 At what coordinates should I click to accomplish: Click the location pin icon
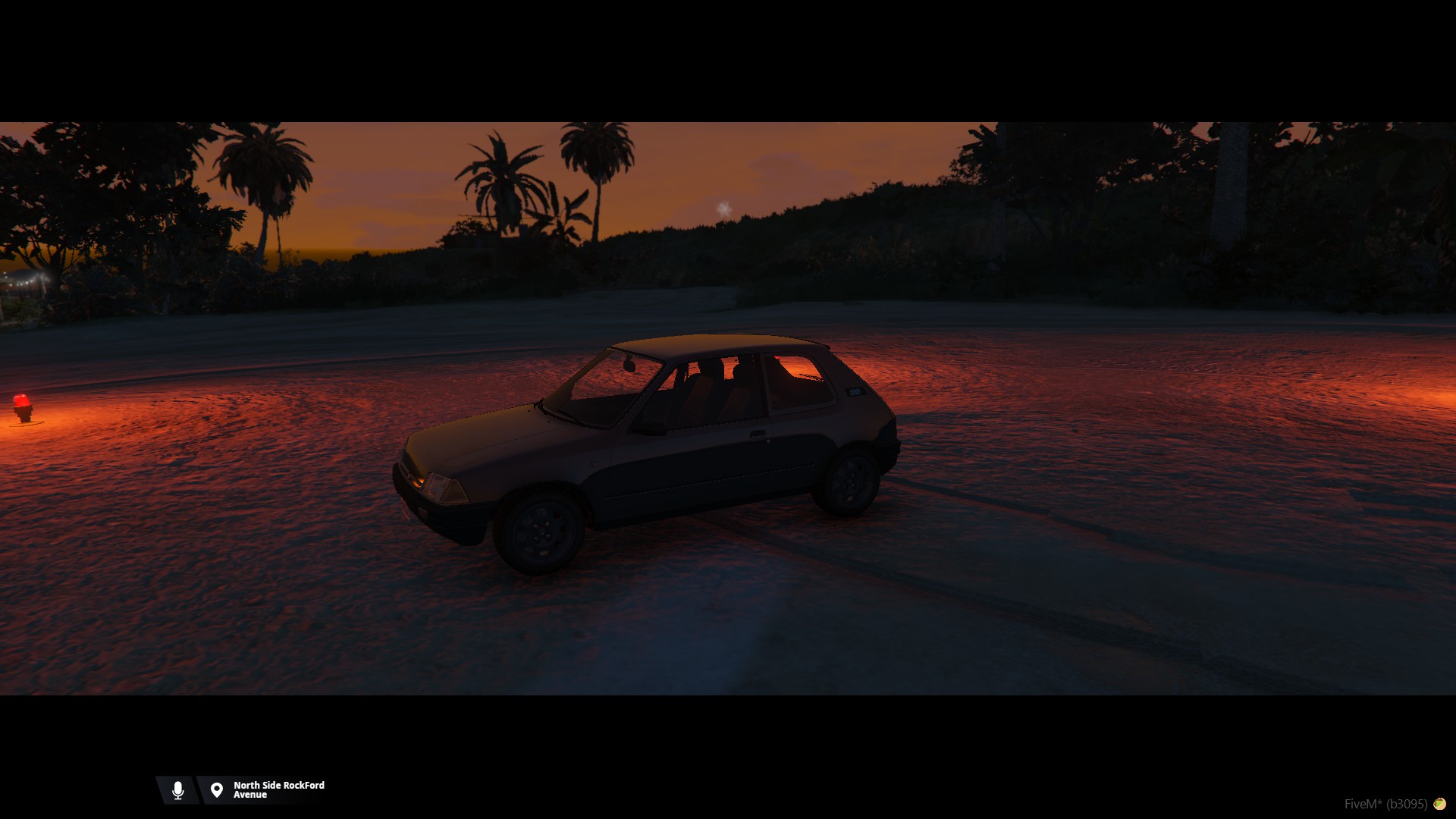coord(217,790)
